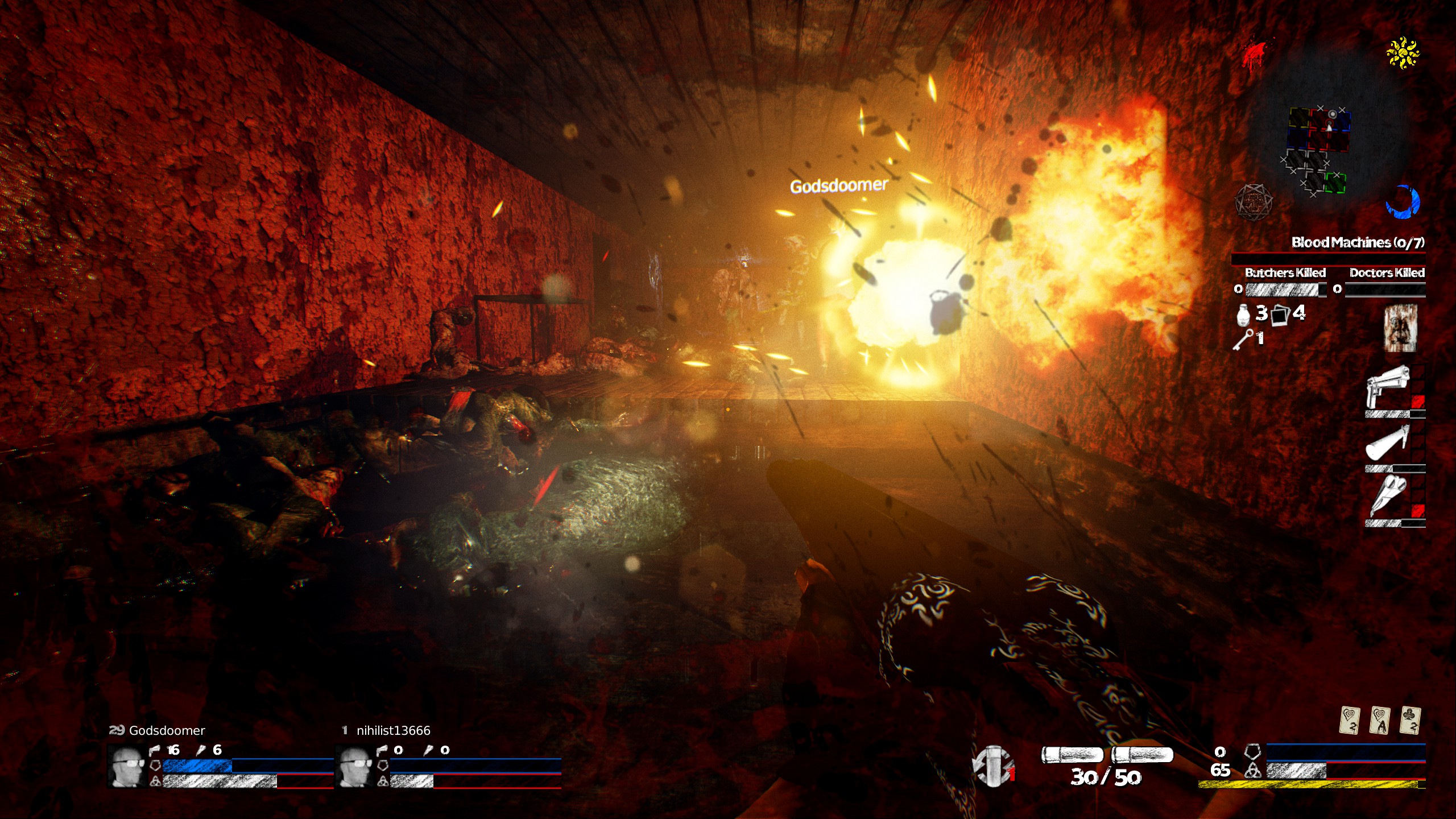
Task: Select the Two of Clubs card in hand
Action: [1409, 720]
